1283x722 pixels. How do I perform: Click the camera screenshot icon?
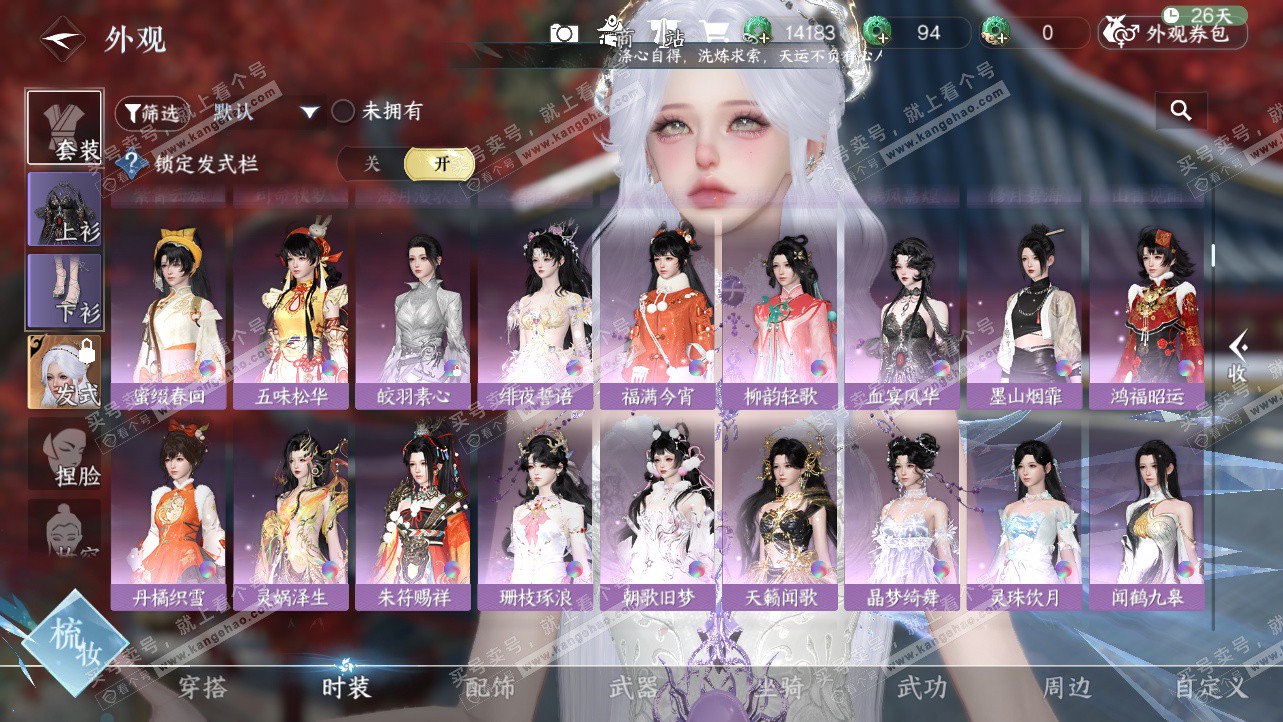564,33
